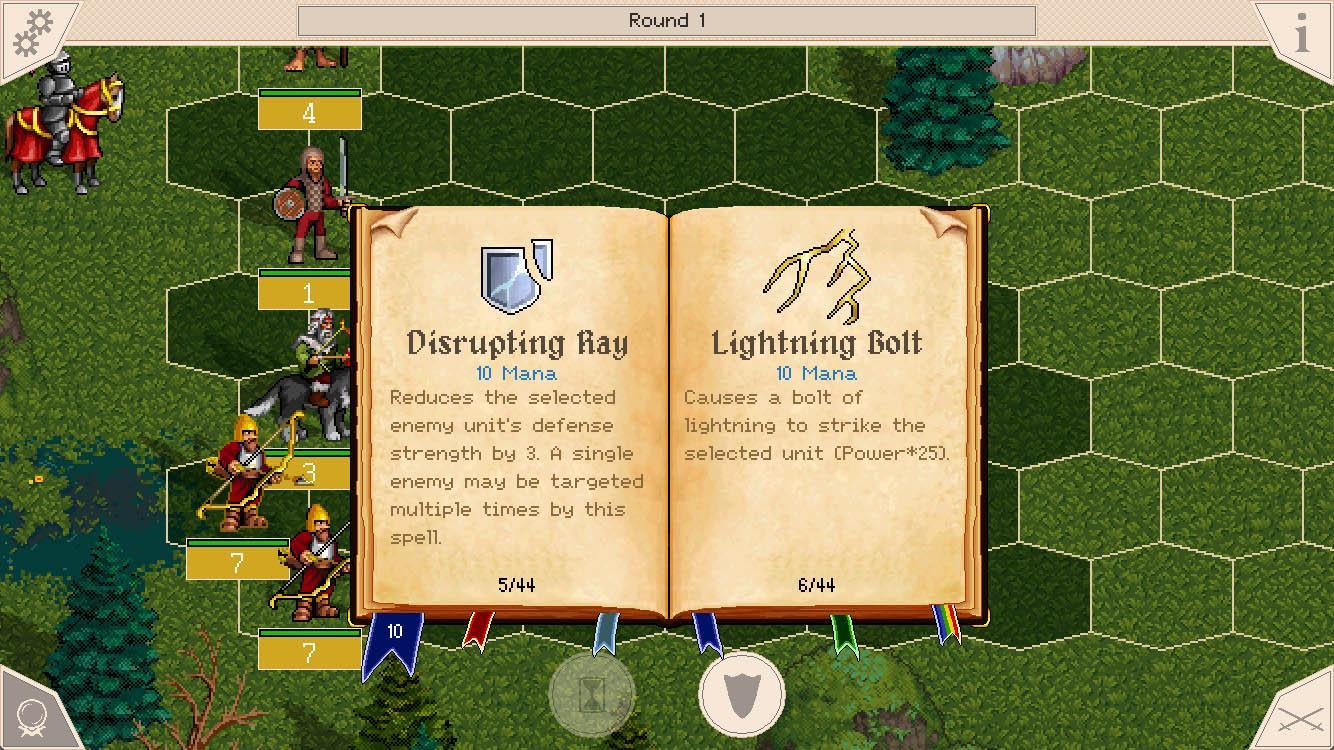The height and width of the screenshot is (750, 1334).
Task: Click the hourglass Wait button
Action: (x=592, y=696)
